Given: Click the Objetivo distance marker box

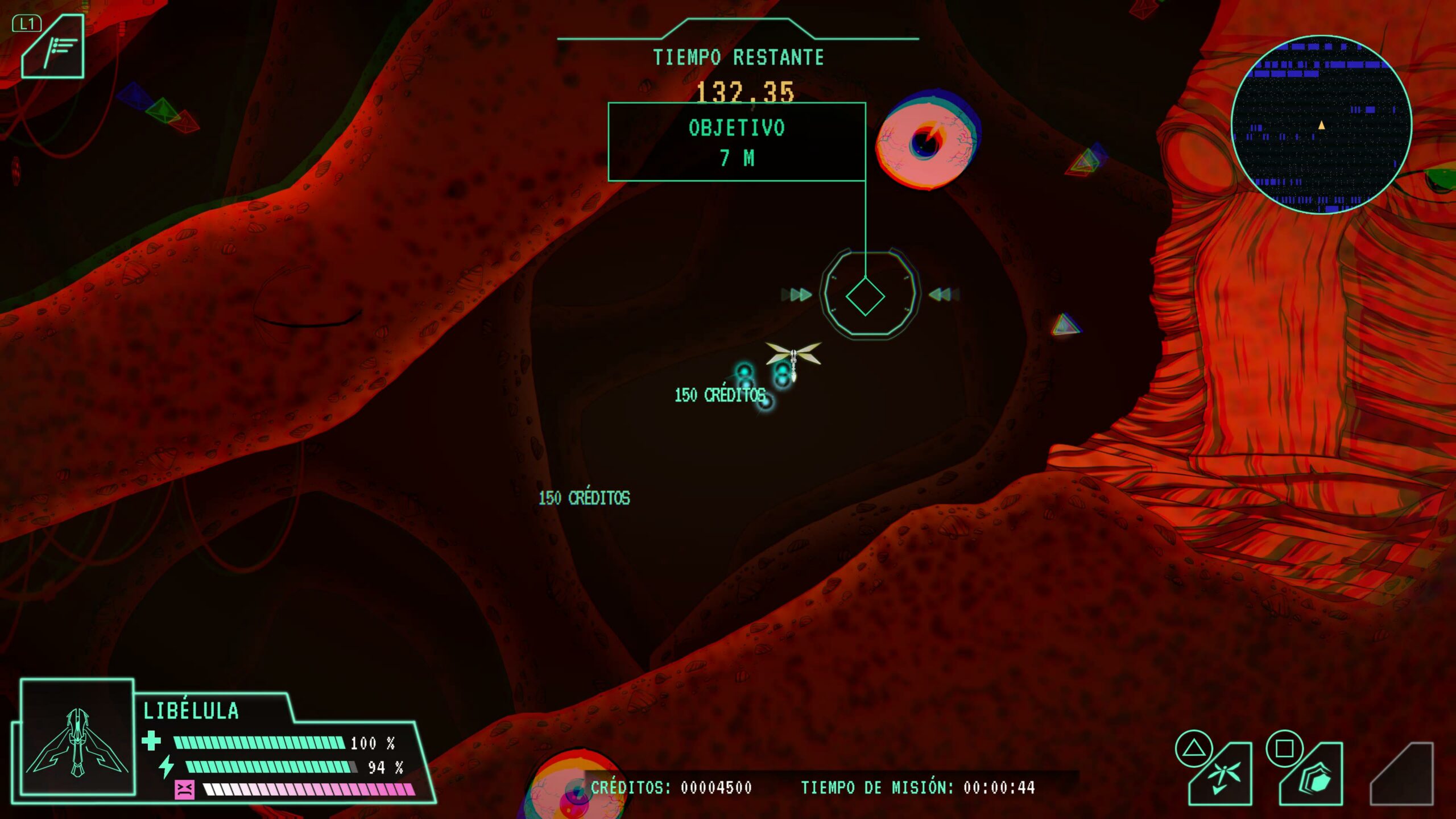Looking at the screenshot, I should 737,142.
